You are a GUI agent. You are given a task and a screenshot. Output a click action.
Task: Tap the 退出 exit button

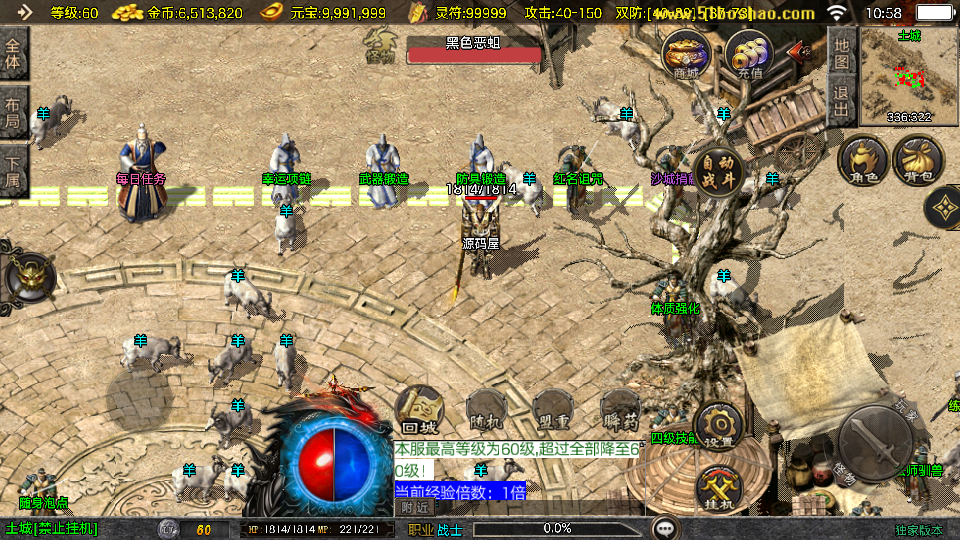[842, 101]
